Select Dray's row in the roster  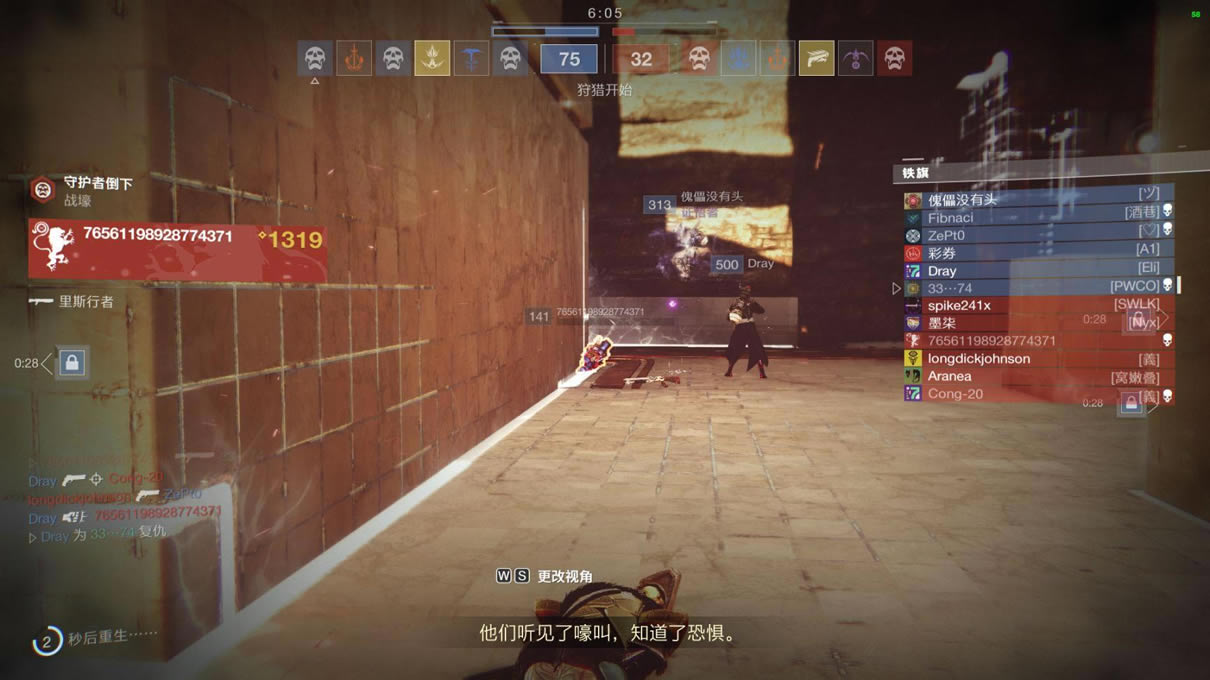pos(1037,271)
